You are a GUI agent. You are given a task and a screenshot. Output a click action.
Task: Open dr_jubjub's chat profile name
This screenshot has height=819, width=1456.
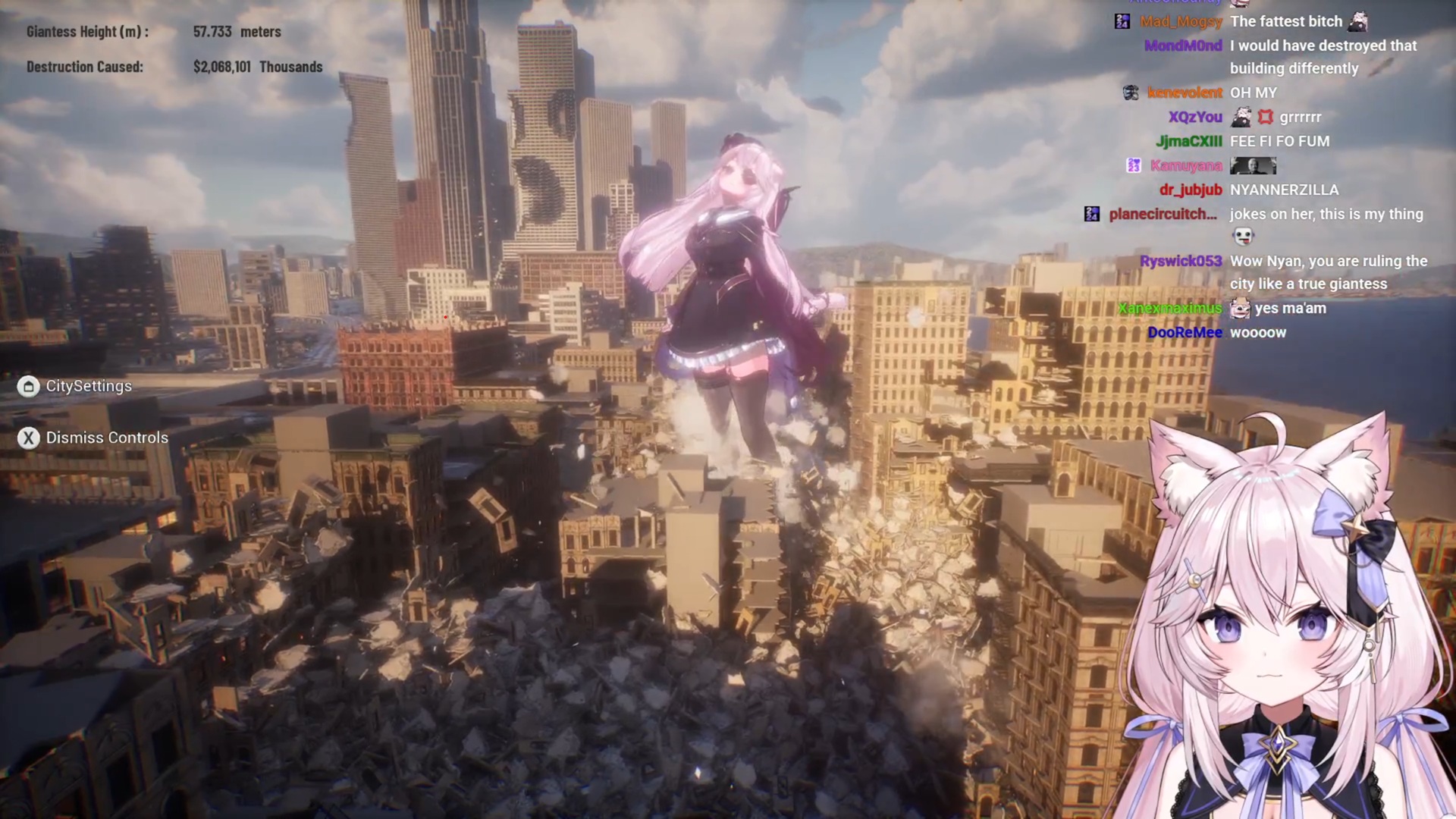pos(1190,190)
